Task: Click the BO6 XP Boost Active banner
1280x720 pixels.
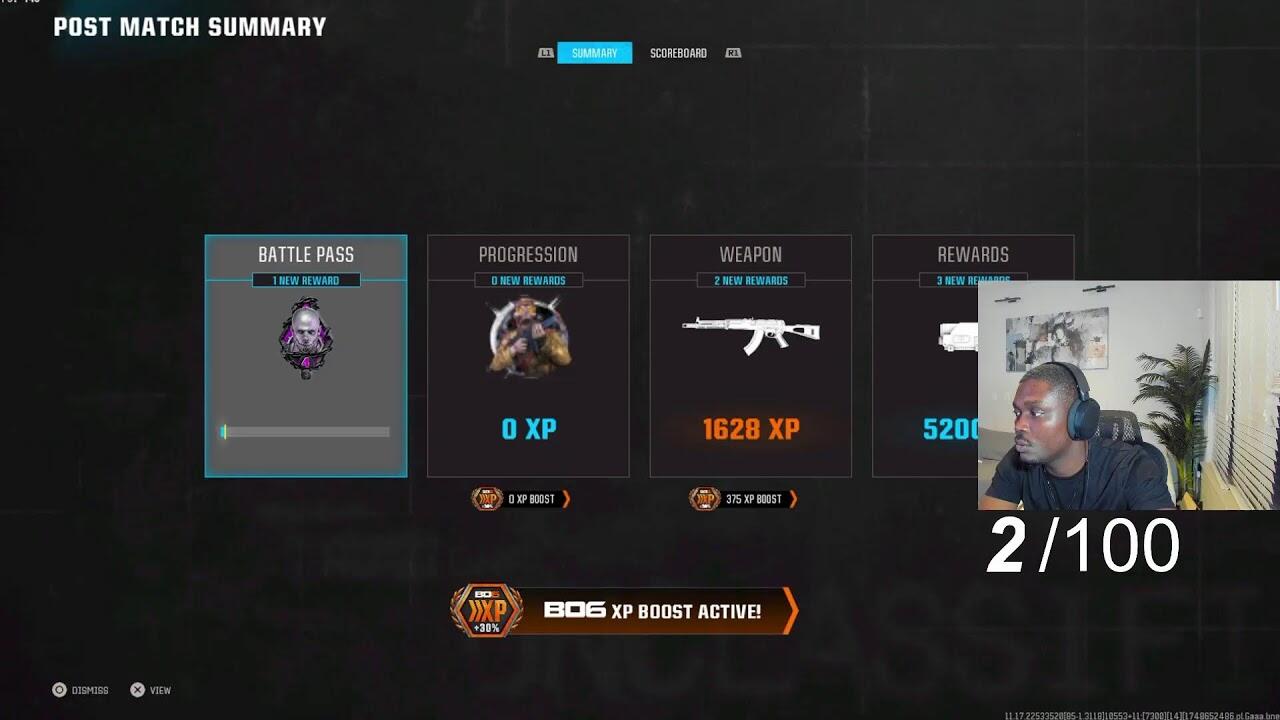Action: point(624,611)
